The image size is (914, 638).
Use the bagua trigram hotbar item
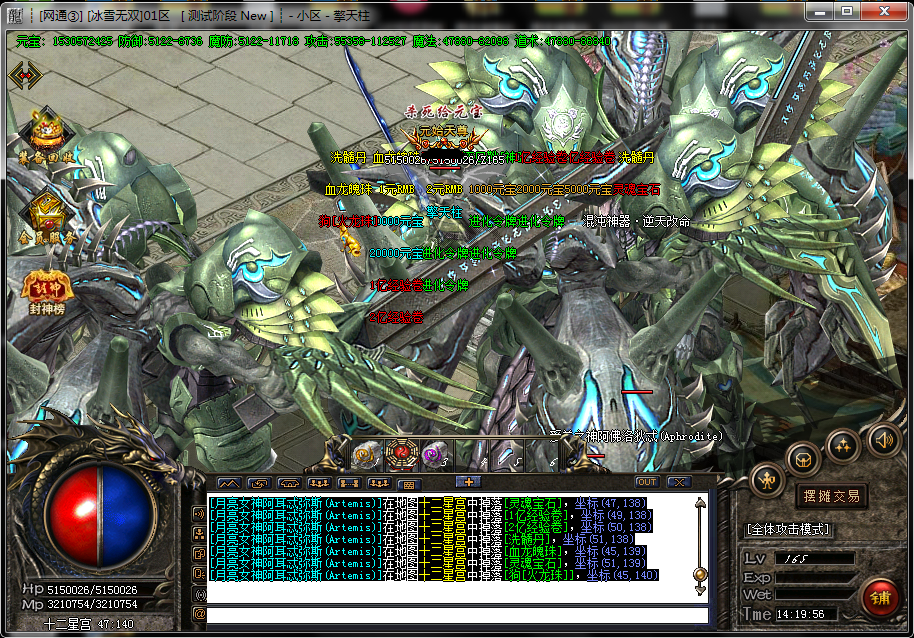[x=399, y=455]
